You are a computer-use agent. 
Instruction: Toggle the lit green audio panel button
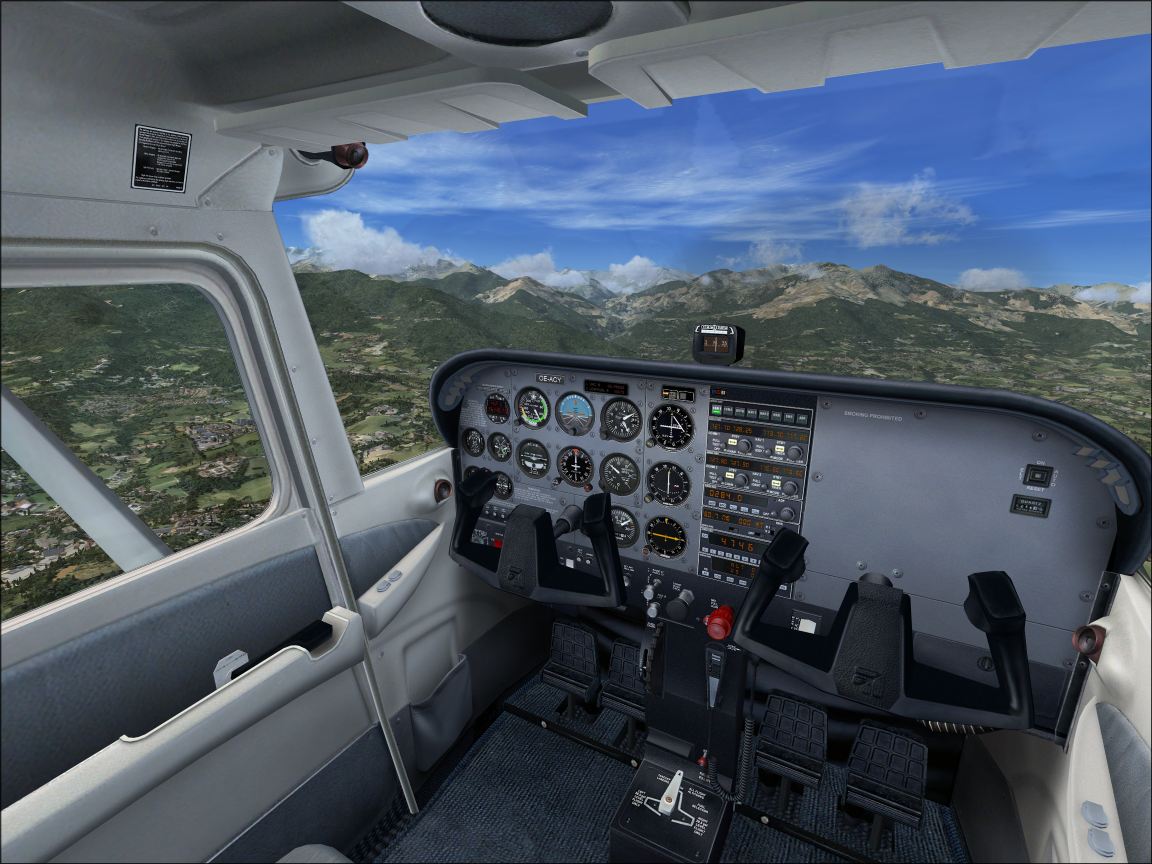click(x=714, y=410)
